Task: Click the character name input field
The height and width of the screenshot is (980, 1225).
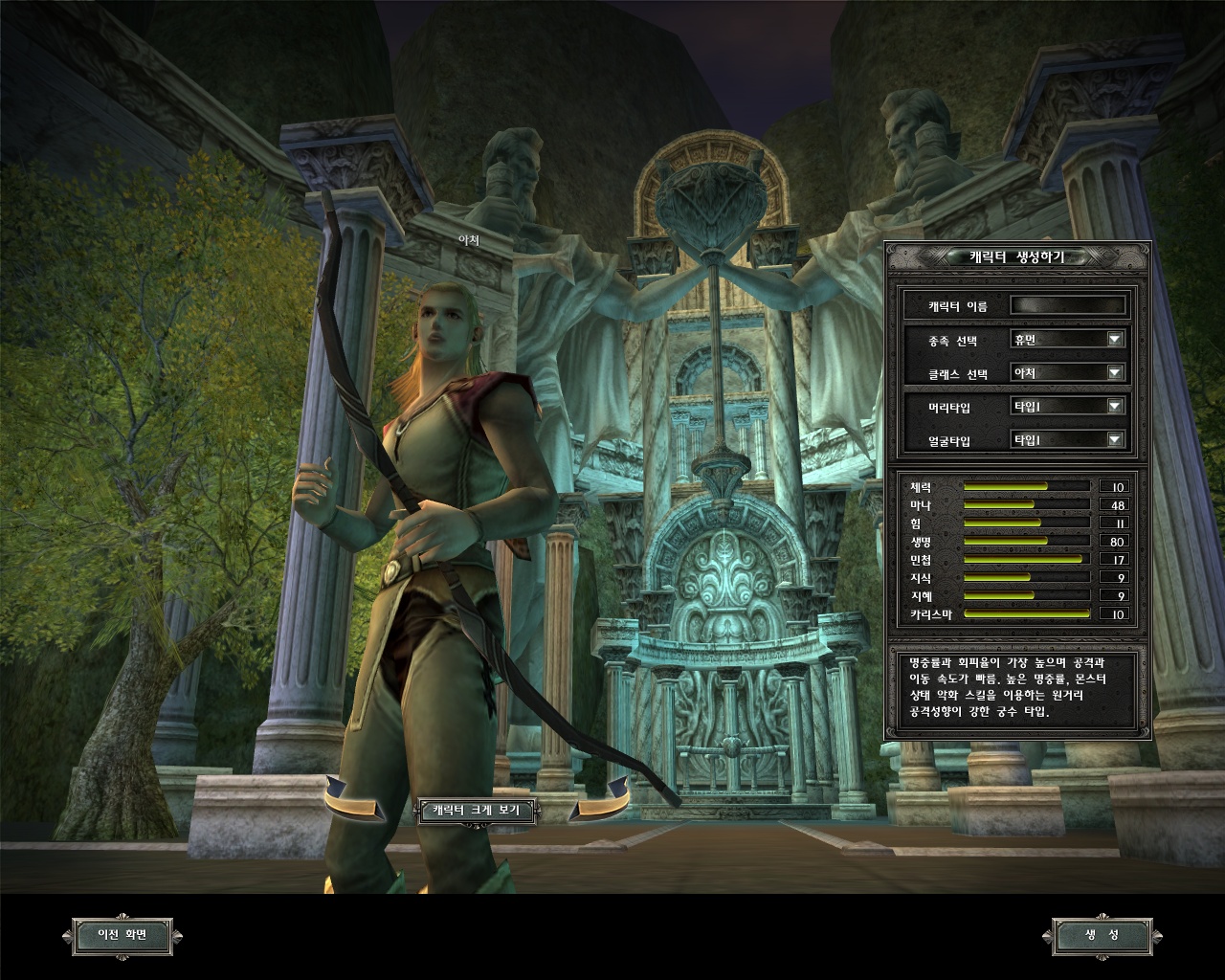Action: tap(1068, 306)
